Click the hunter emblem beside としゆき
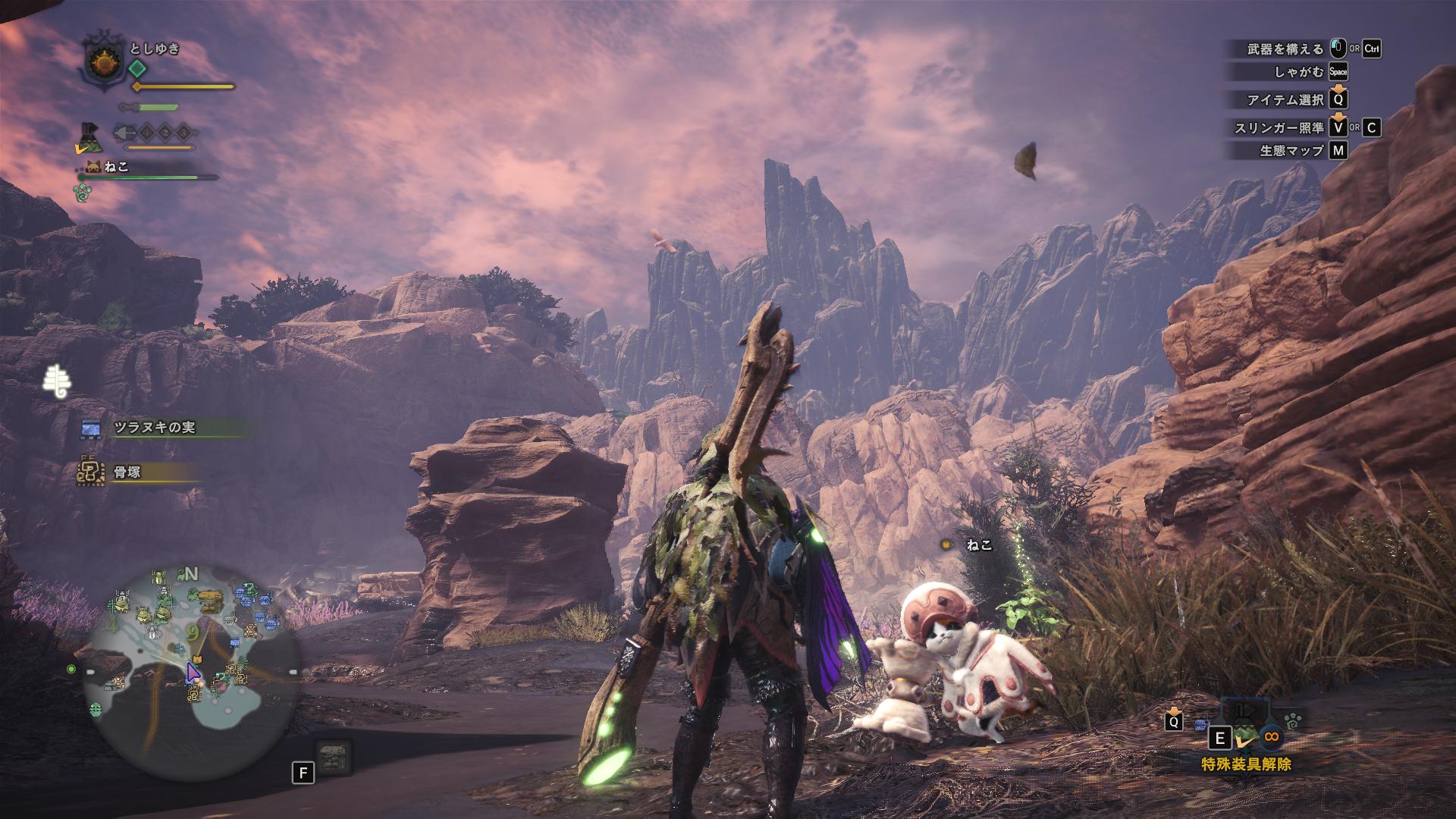 (102, 61)
